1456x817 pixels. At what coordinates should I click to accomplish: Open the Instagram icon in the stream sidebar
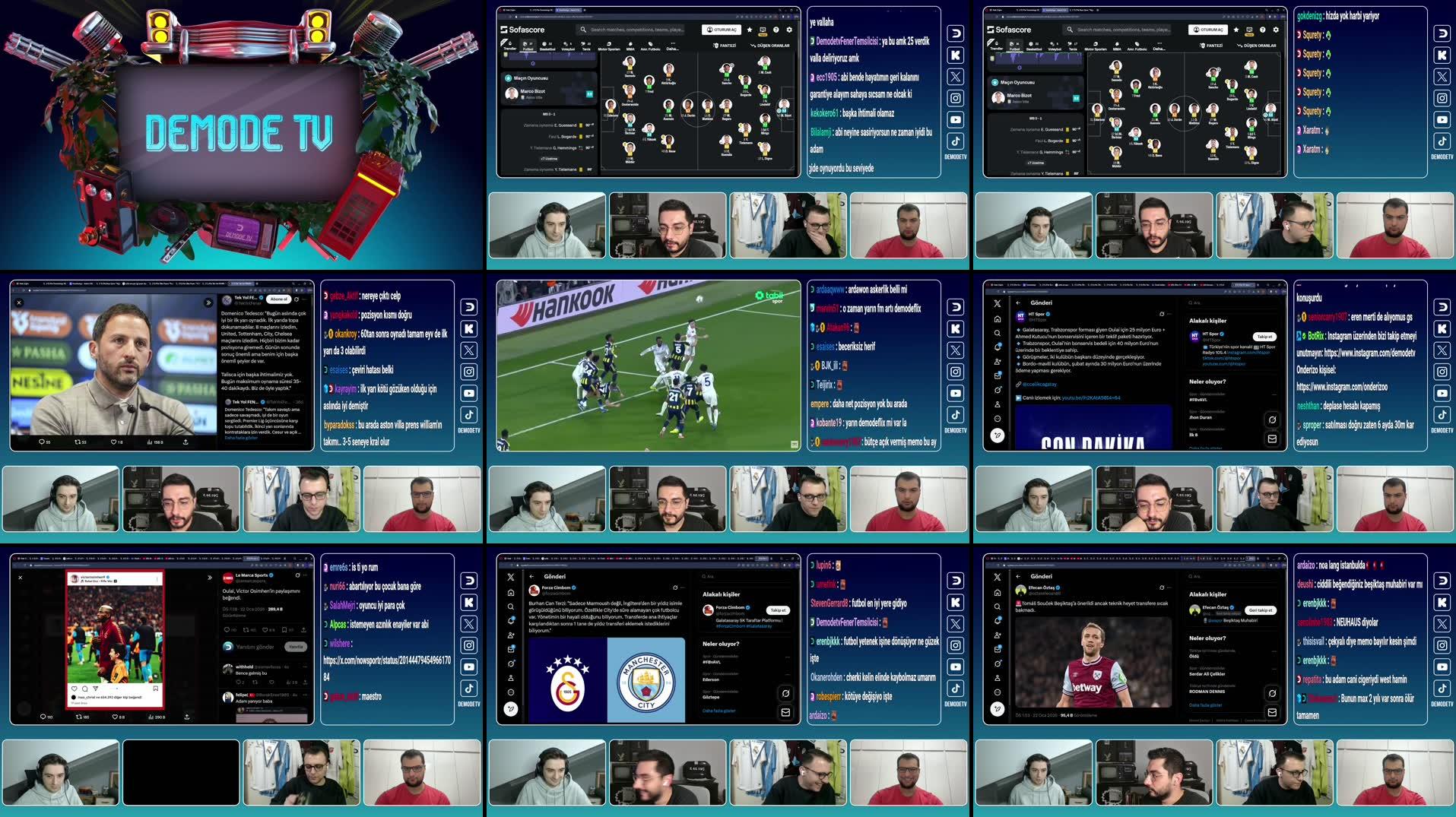pyautogui.click(x=956, y=98)
